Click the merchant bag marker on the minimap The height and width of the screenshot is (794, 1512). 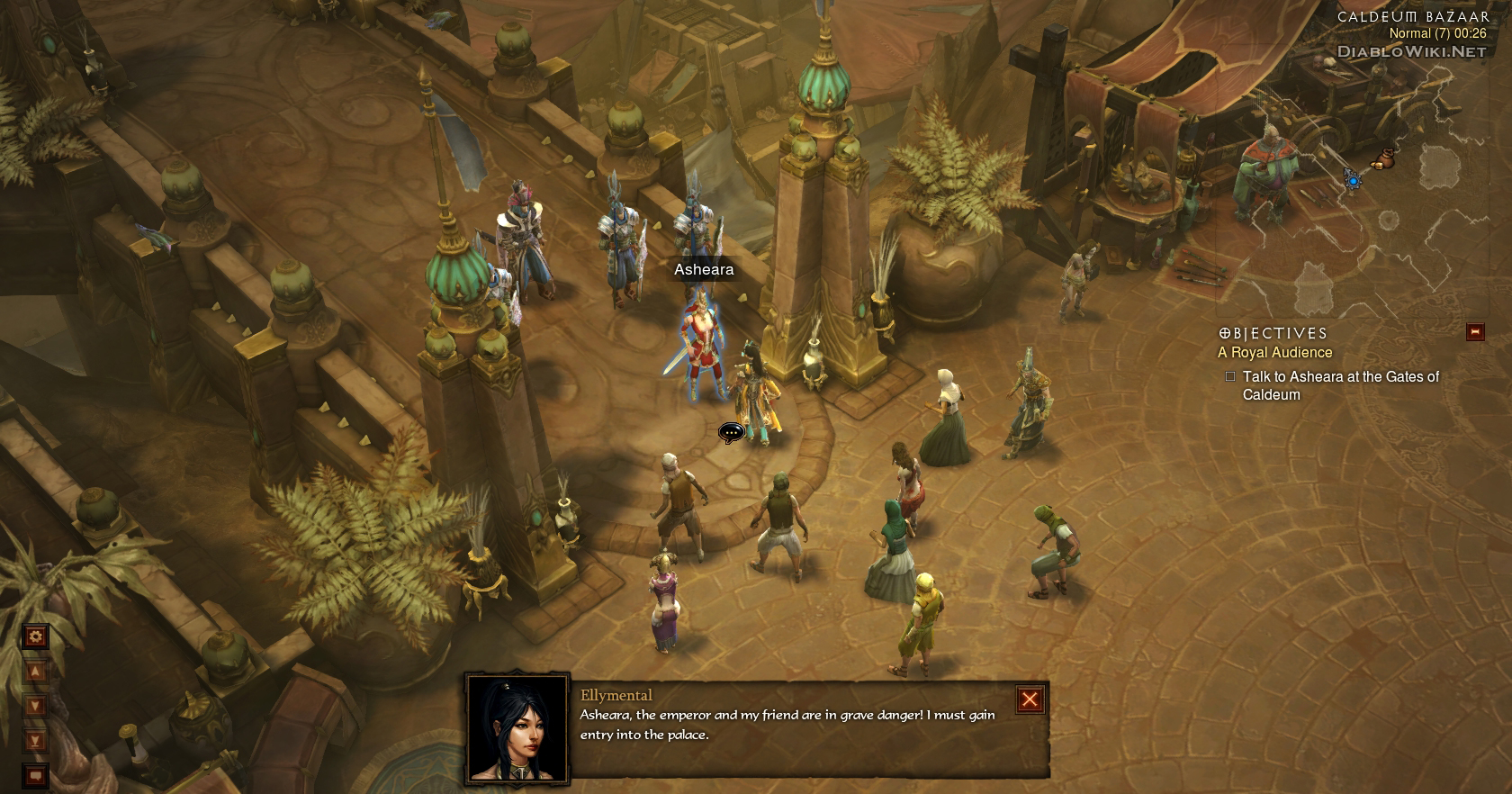(1382, 158)
